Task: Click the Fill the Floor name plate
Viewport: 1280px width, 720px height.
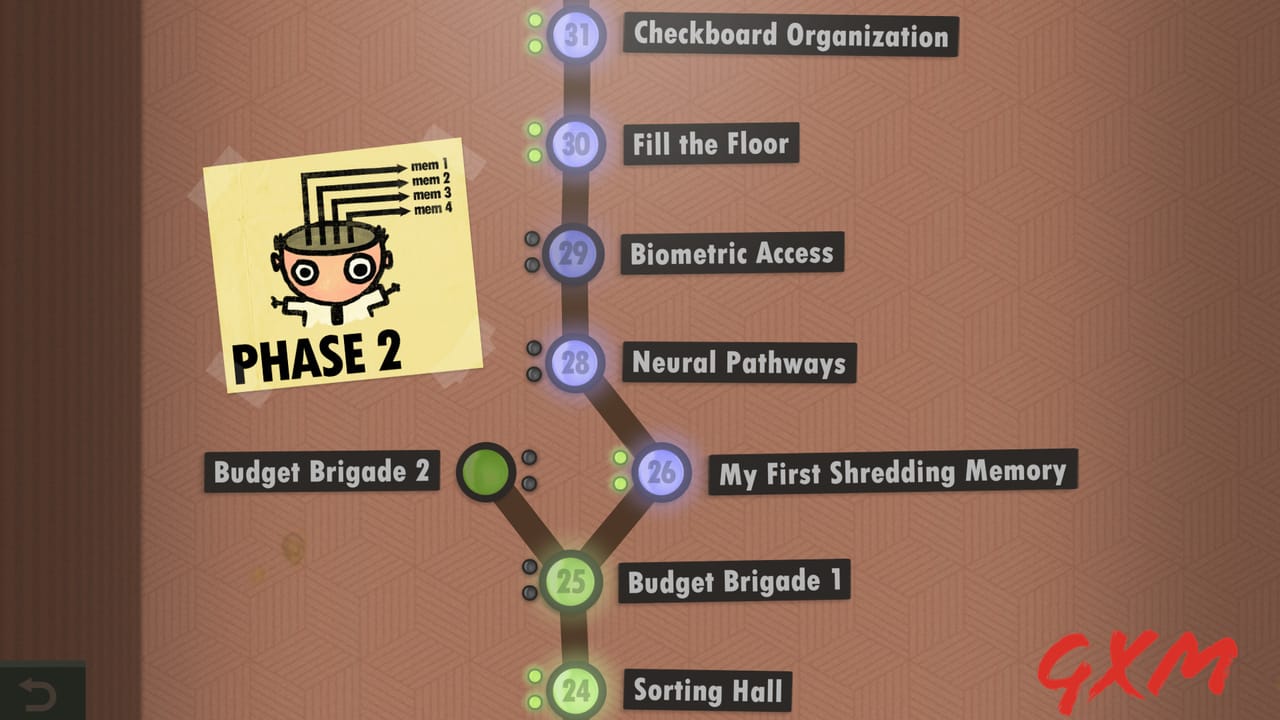Action: click(x=712, y=144)
